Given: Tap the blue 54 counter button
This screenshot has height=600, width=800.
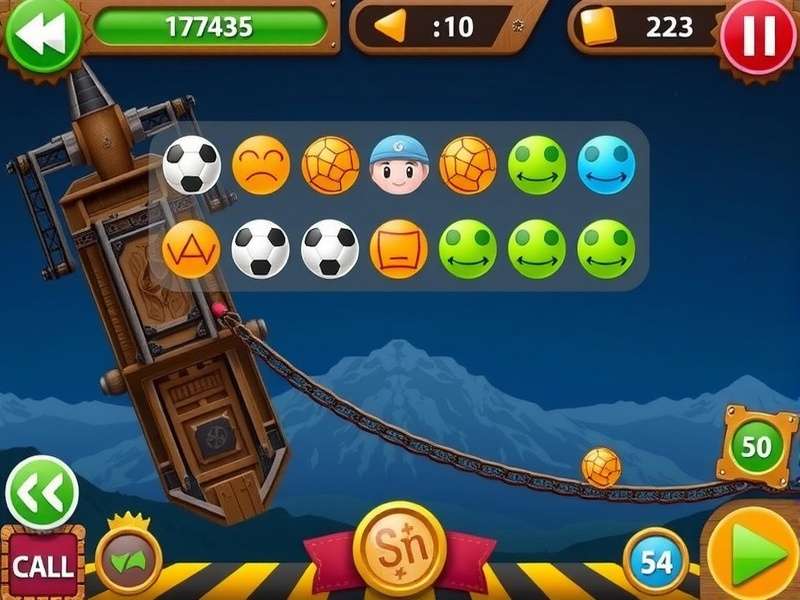Looking at the screenshot, I should [656, 561].
